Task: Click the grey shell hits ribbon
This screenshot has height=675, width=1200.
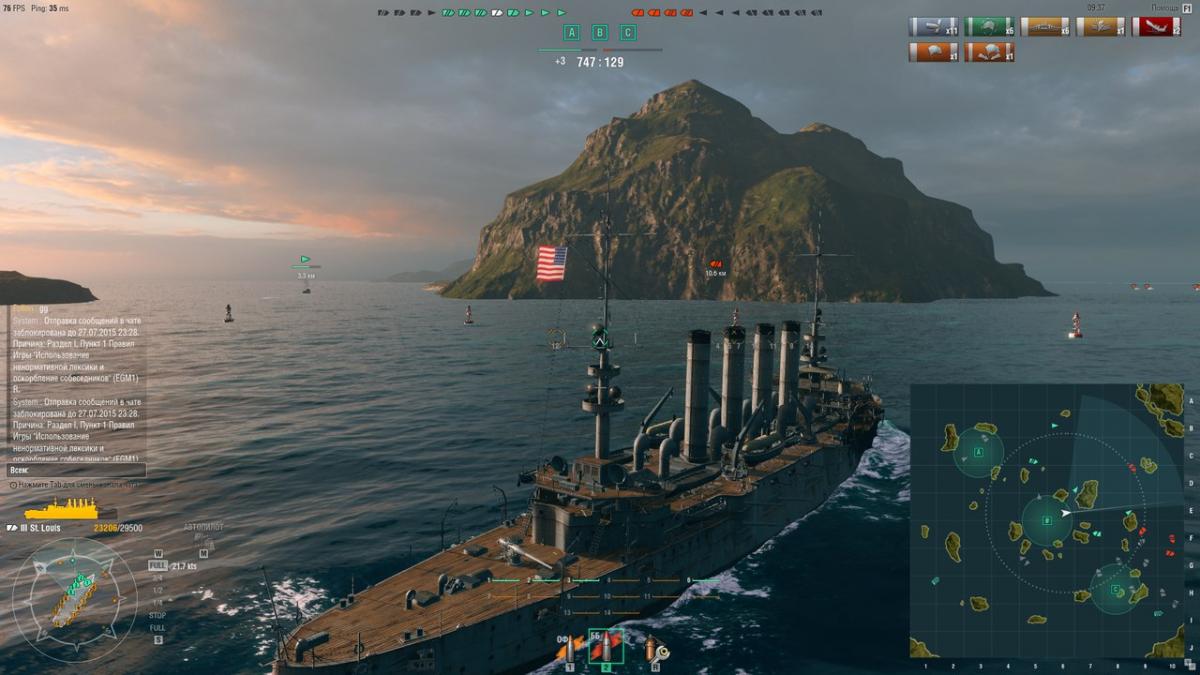Action: (x=933, y=27)
